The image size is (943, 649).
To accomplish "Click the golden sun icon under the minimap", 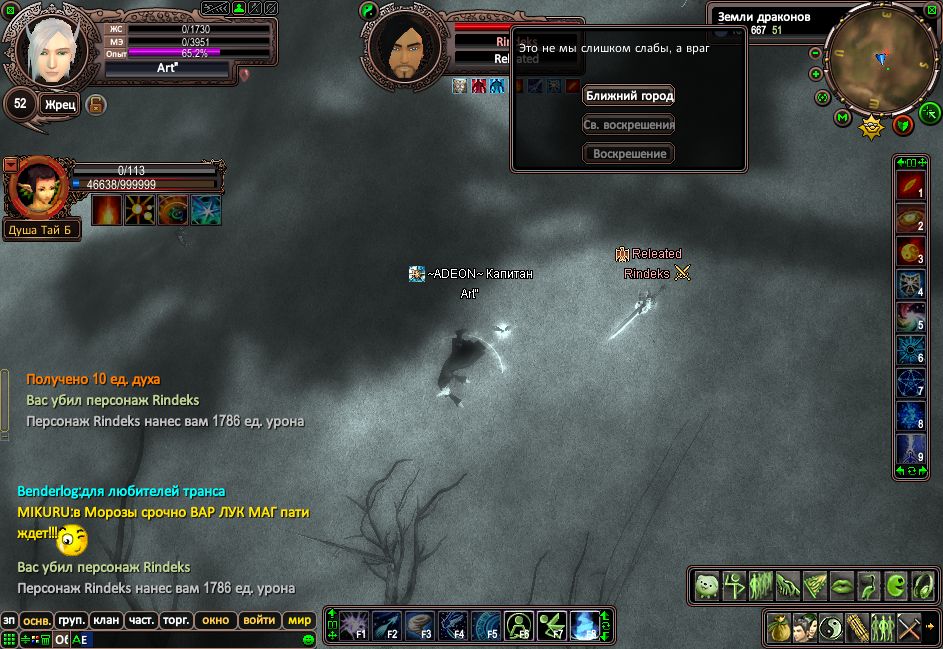I will pyautogui.click(x=872, y=126).
